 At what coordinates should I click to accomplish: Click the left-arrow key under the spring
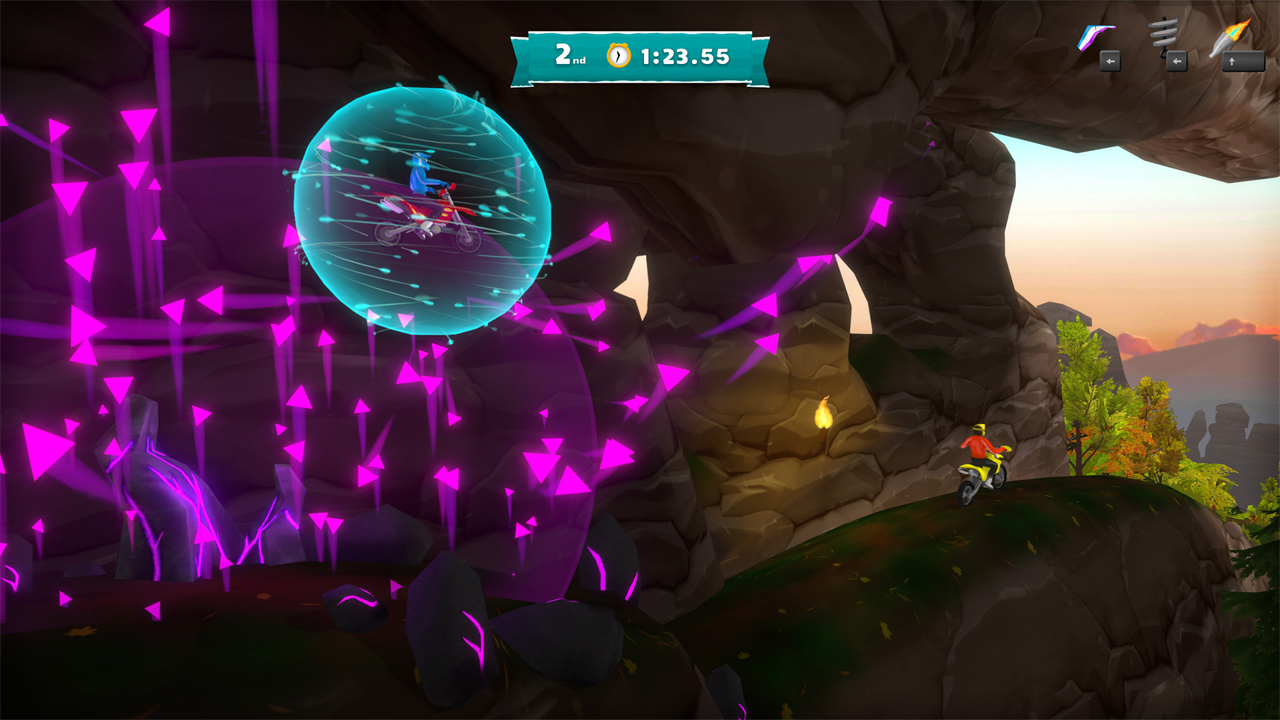[x=1175, y=63]
